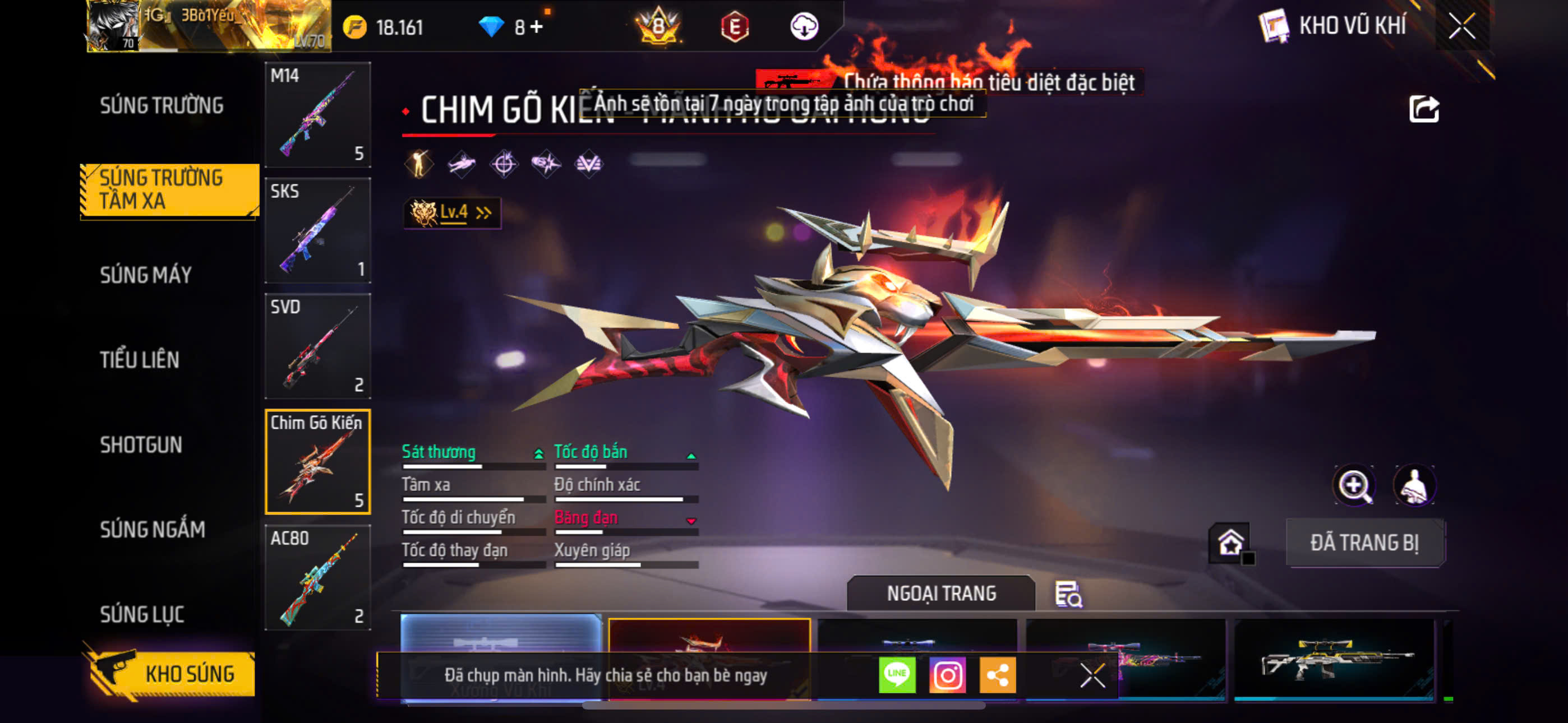Click the Đã Trang Bị button

[1364, 543]
